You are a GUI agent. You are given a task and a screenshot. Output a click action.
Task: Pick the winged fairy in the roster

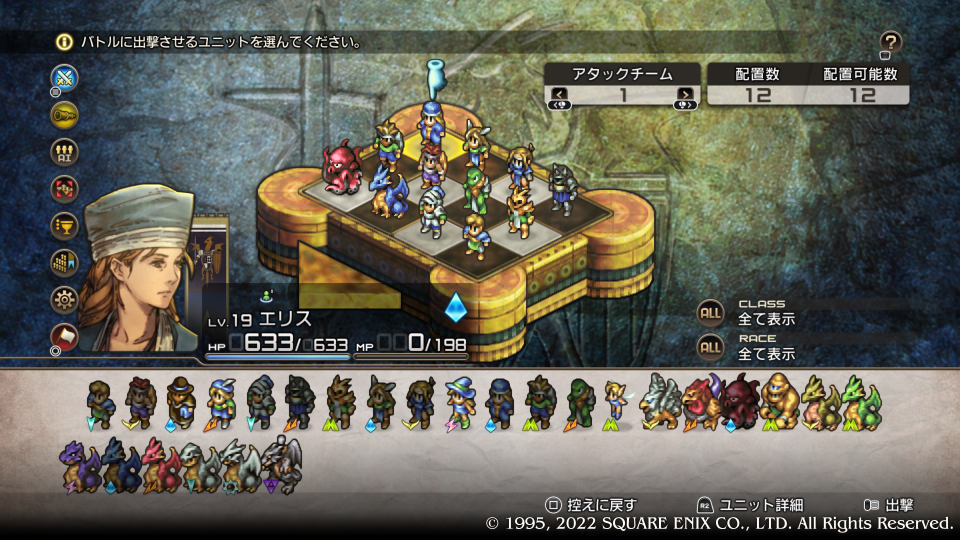coord(616,401)
